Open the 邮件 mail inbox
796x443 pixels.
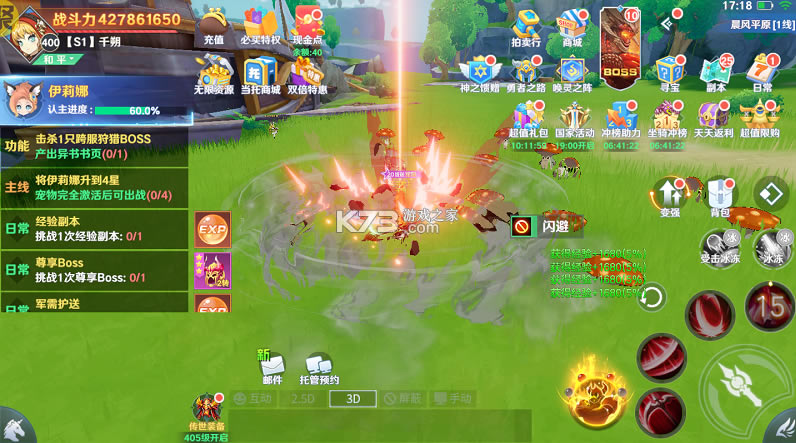272,368
